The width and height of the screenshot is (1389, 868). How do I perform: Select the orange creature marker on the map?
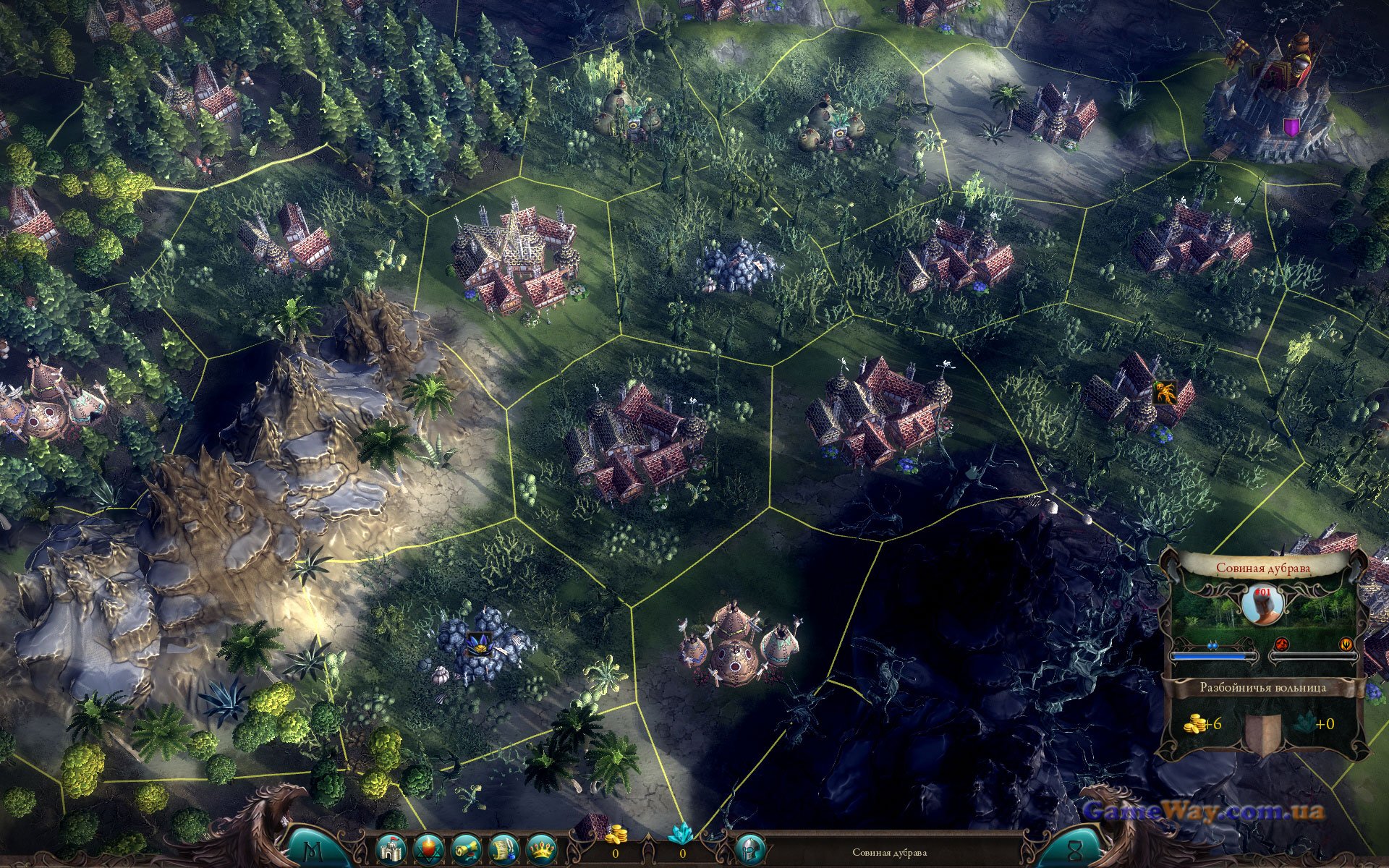(1164, 393)
